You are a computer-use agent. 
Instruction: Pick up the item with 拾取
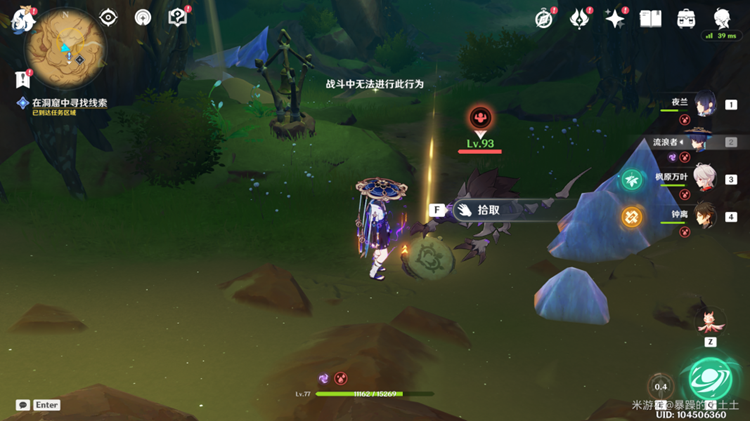[x=487, y=210]
